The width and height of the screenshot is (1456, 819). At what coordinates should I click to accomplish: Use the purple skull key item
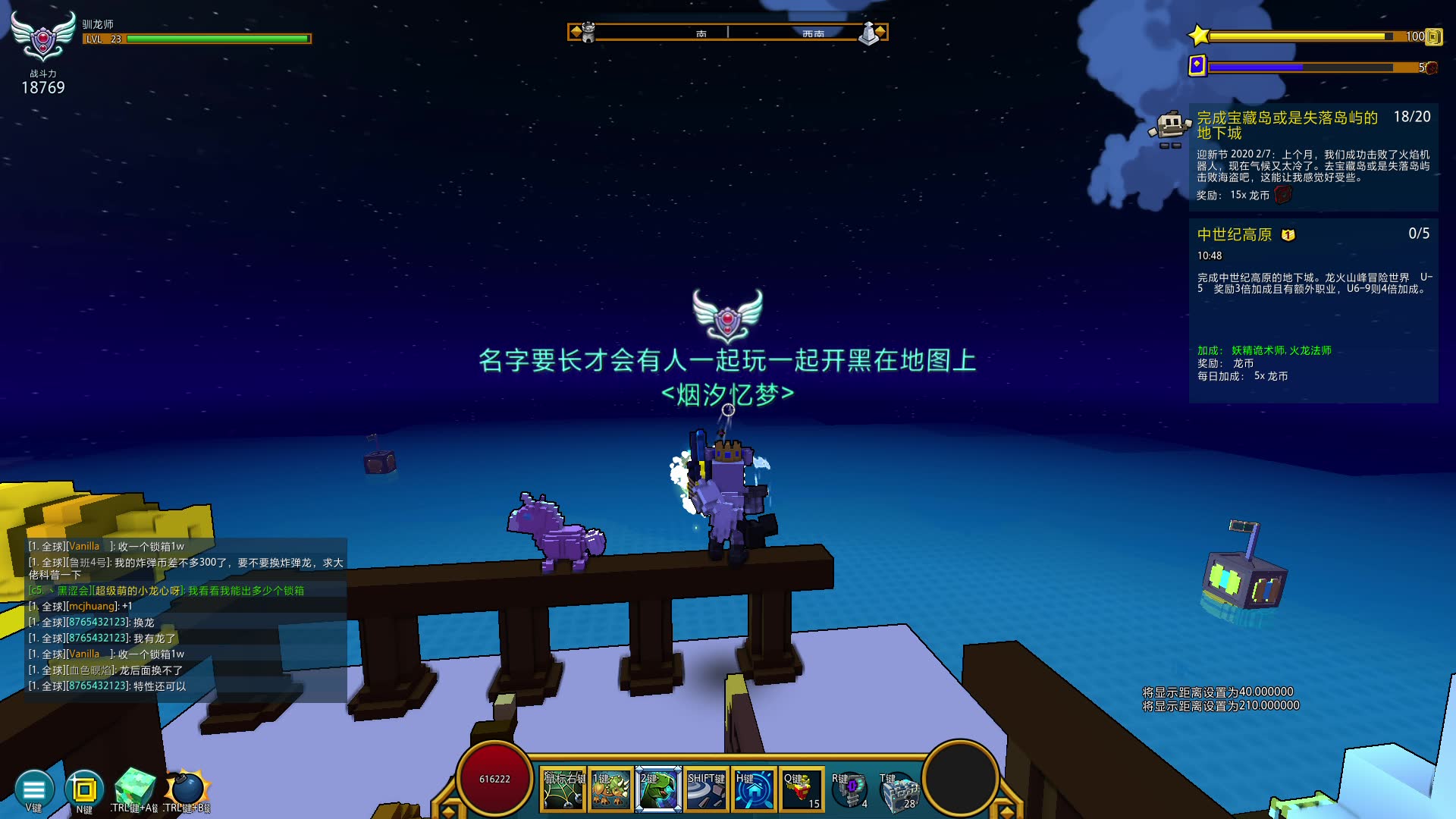click(851, 789)
